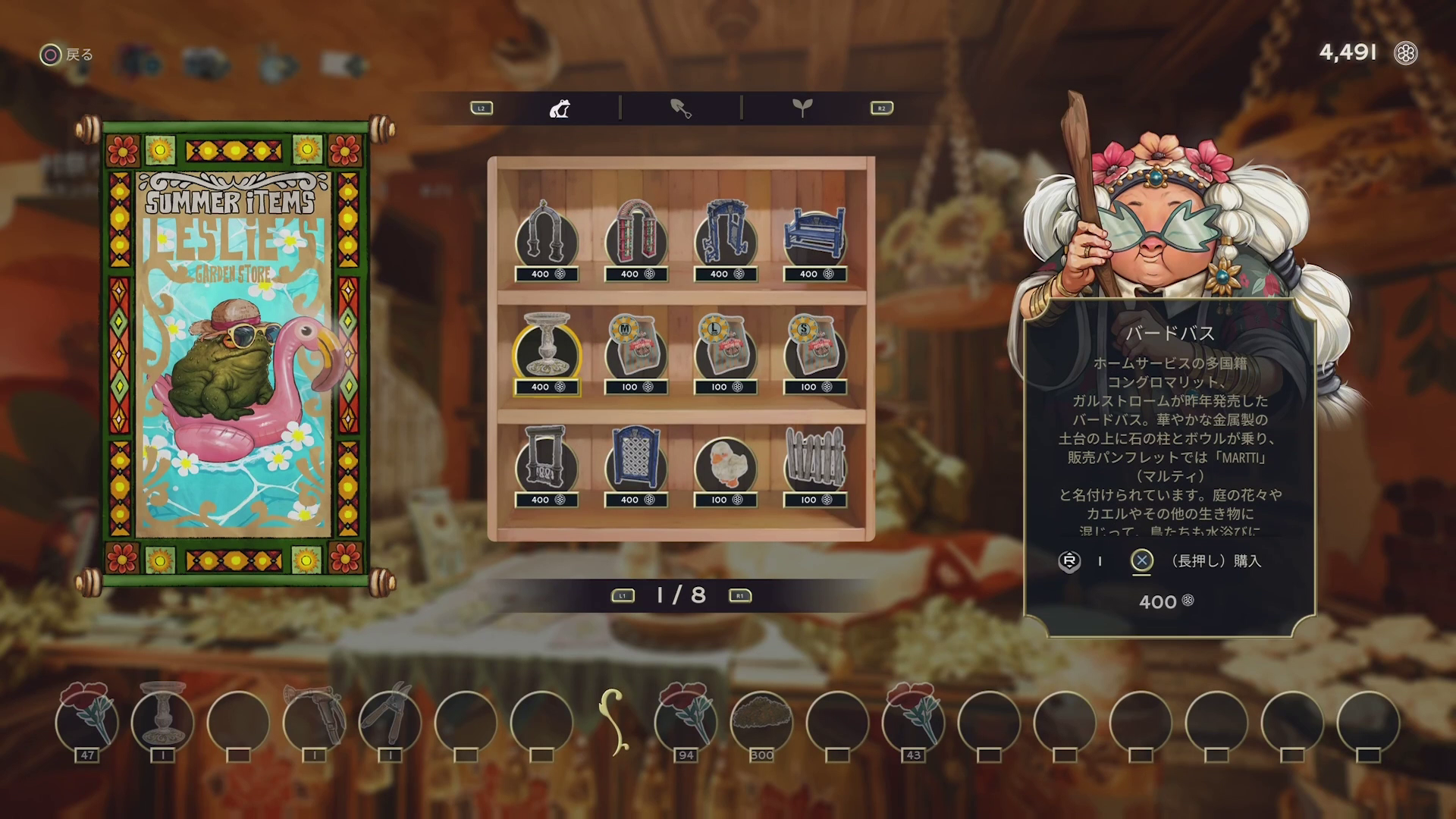Click the Summer Items store poster
The width and height of the screenshot is (1456, 819).
235,354
